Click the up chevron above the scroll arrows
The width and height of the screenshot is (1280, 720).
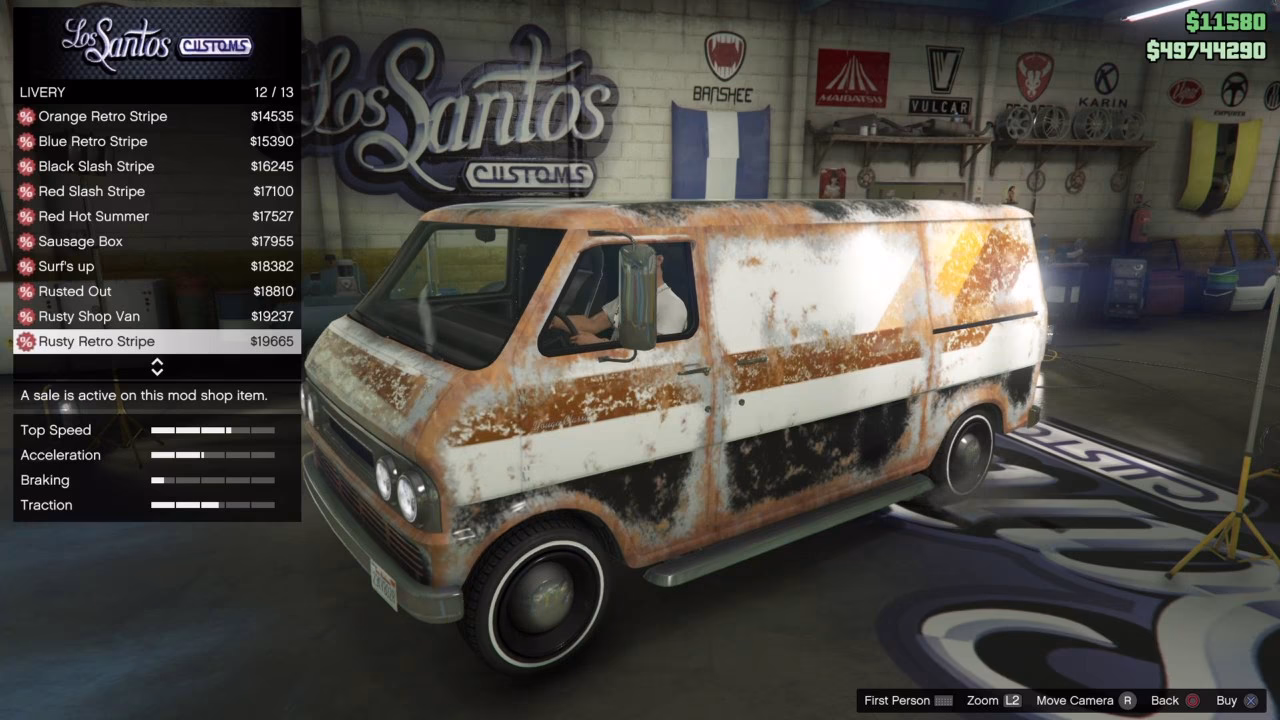click(157, 363)
